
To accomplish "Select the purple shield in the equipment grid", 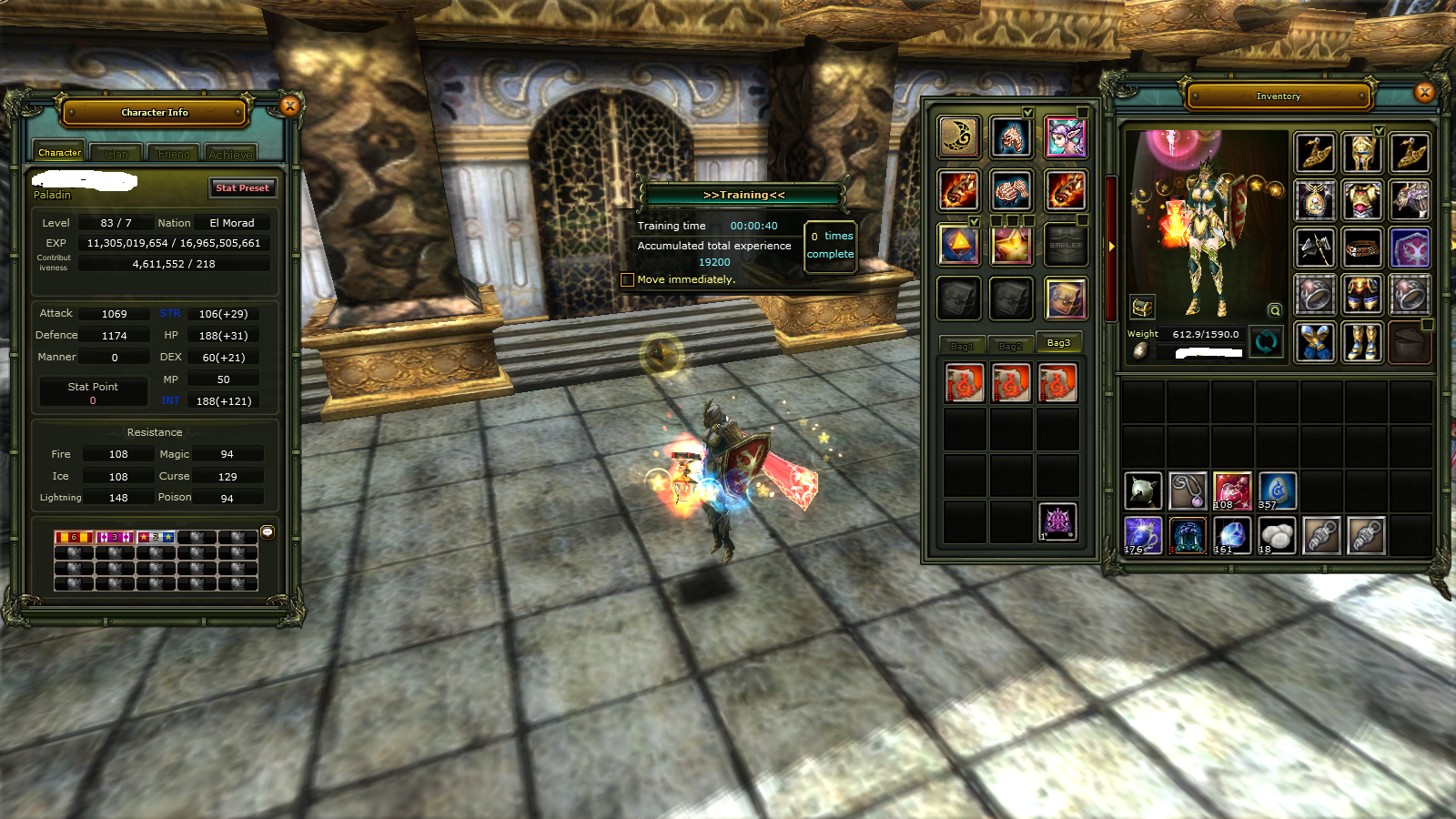I will point(1410,248).
